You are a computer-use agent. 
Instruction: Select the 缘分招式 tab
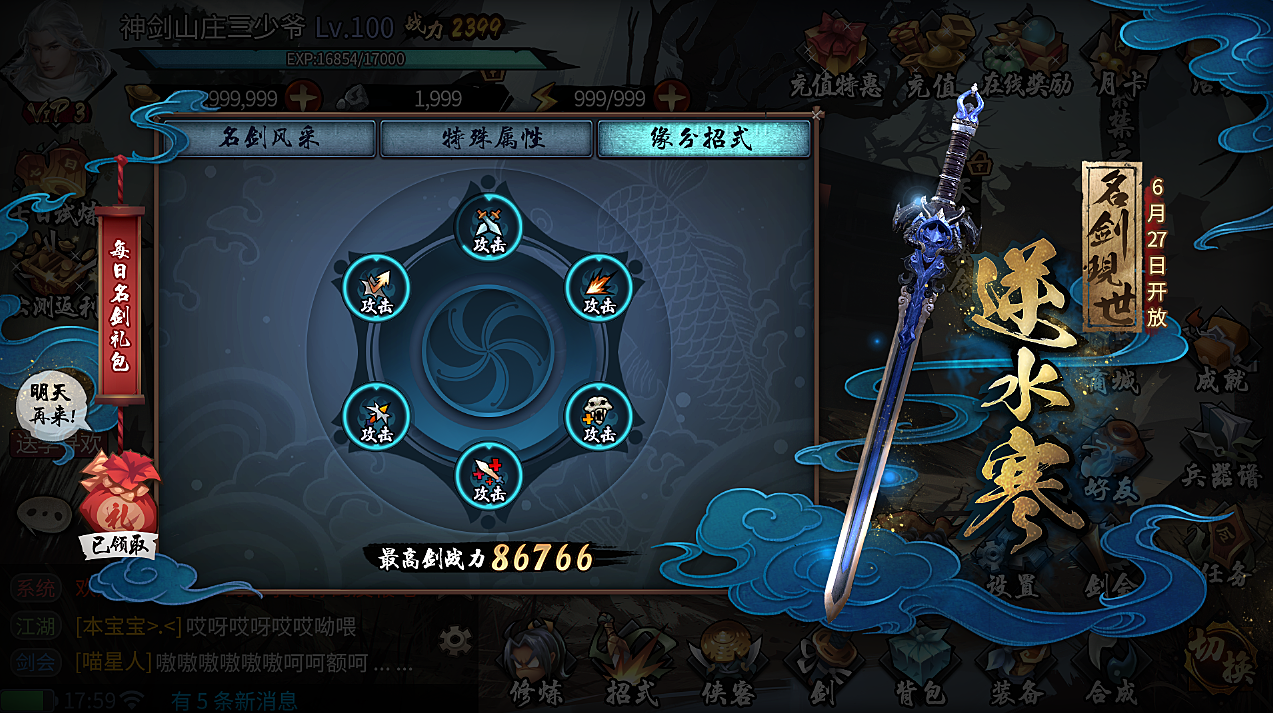click(703, 138)
